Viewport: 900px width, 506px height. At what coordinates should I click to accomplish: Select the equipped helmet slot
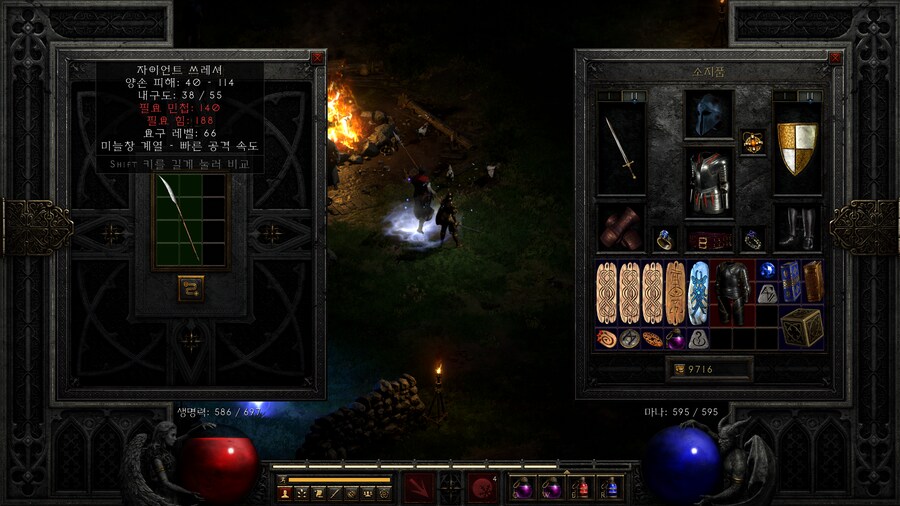pos(709,114)
